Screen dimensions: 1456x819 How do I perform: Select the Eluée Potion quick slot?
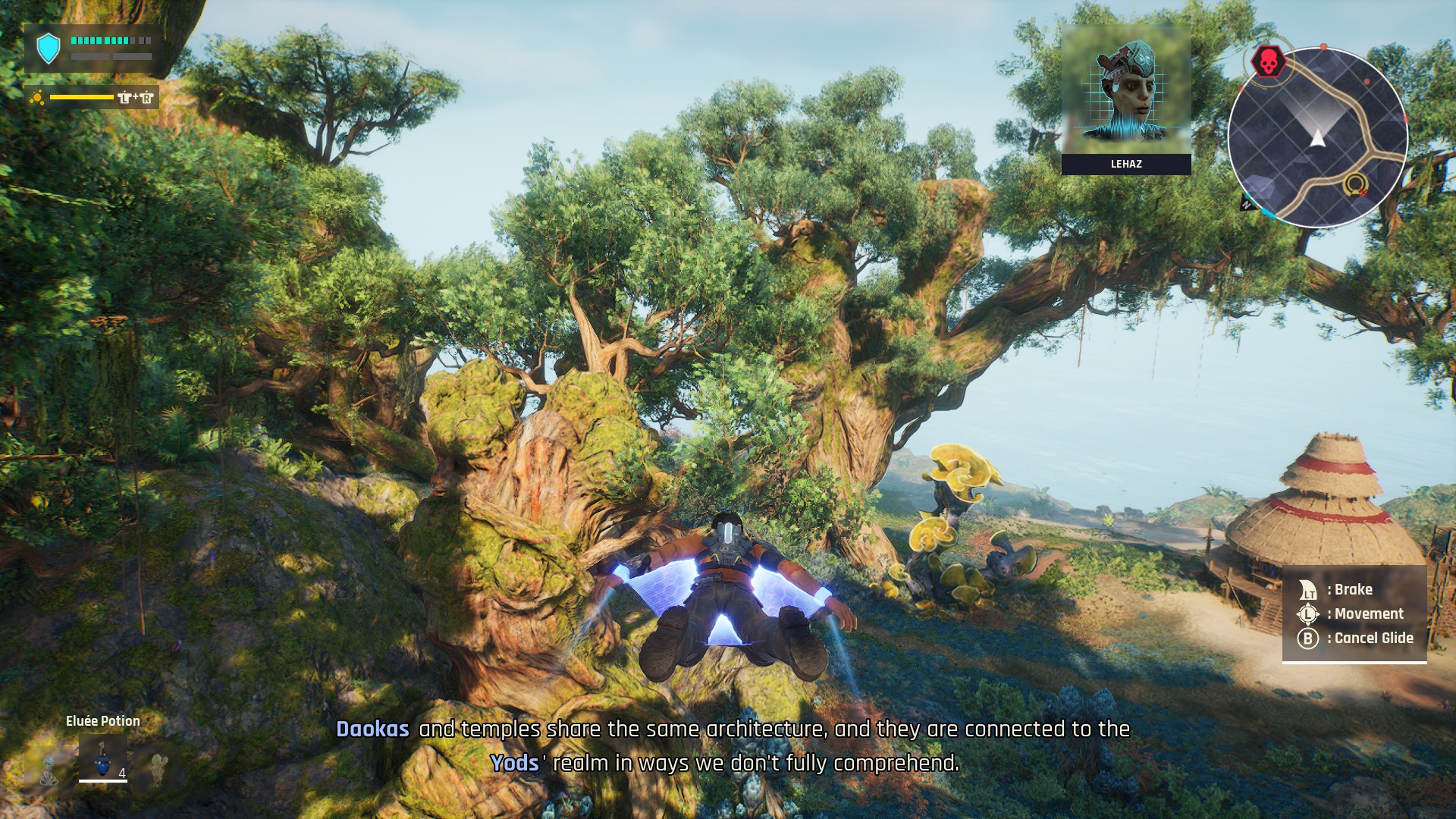click(x=102, y=757)
